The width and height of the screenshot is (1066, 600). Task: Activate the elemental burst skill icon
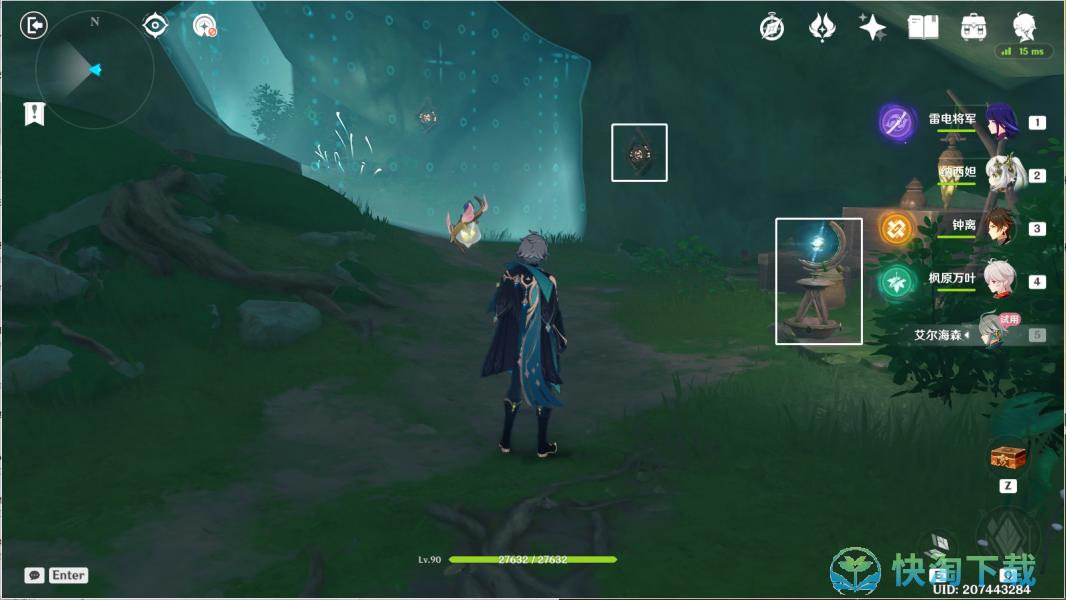(1006, 538)
